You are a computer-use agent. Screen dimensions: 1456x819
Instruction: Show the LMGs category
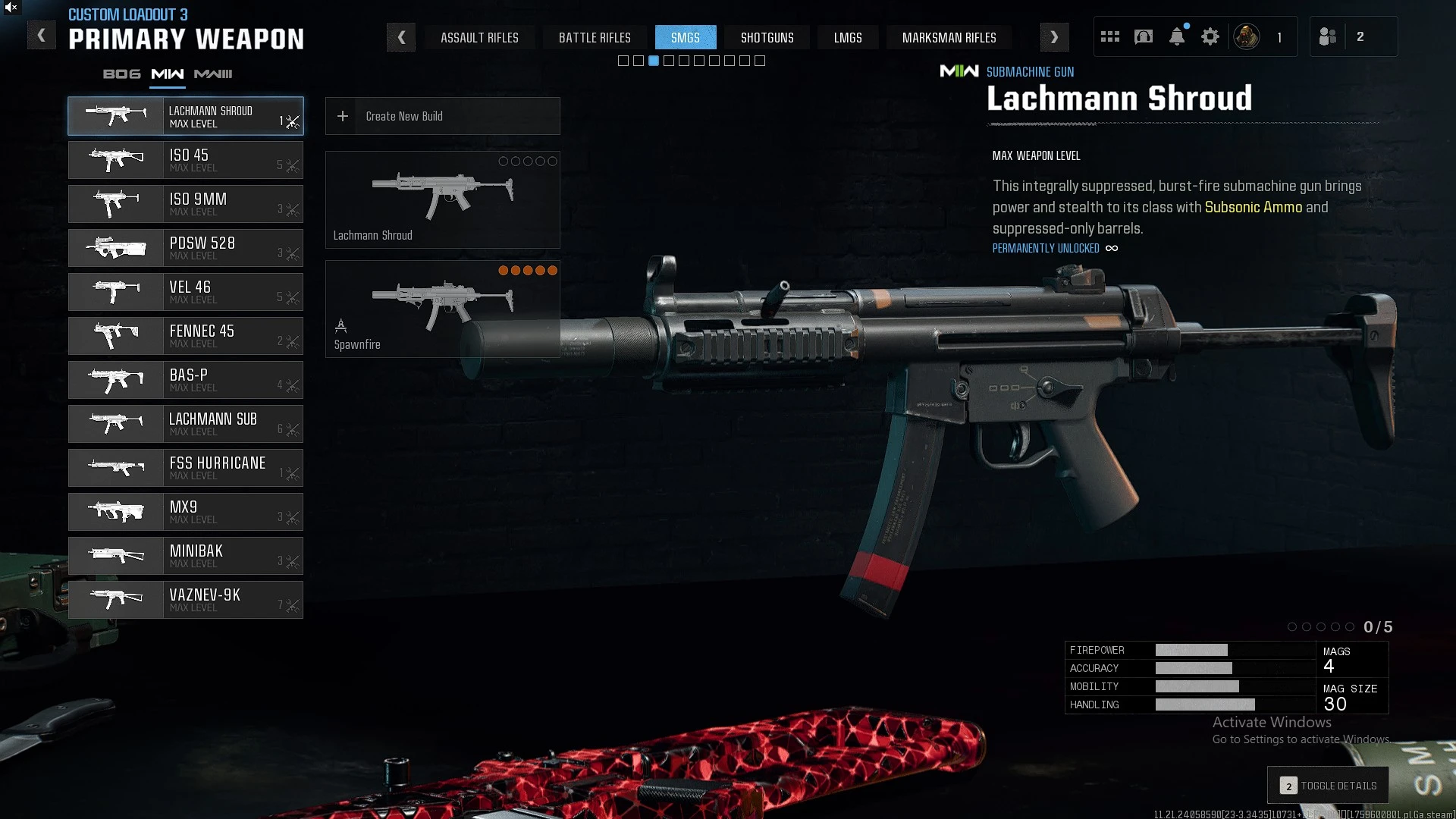click(848, 37)
